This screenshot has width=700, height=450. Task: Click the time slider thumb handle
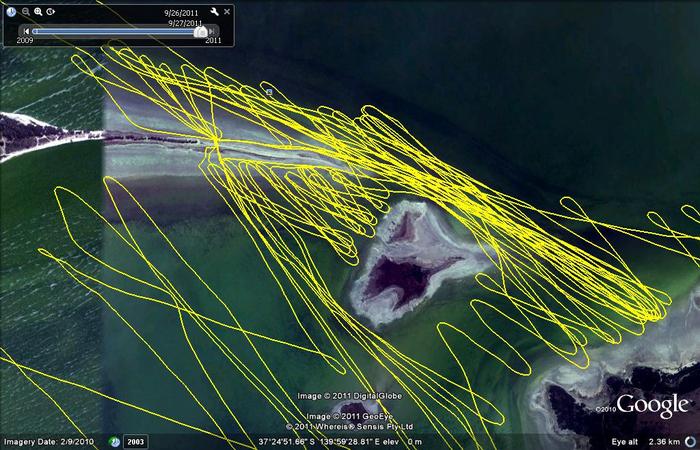click(200, 32)
